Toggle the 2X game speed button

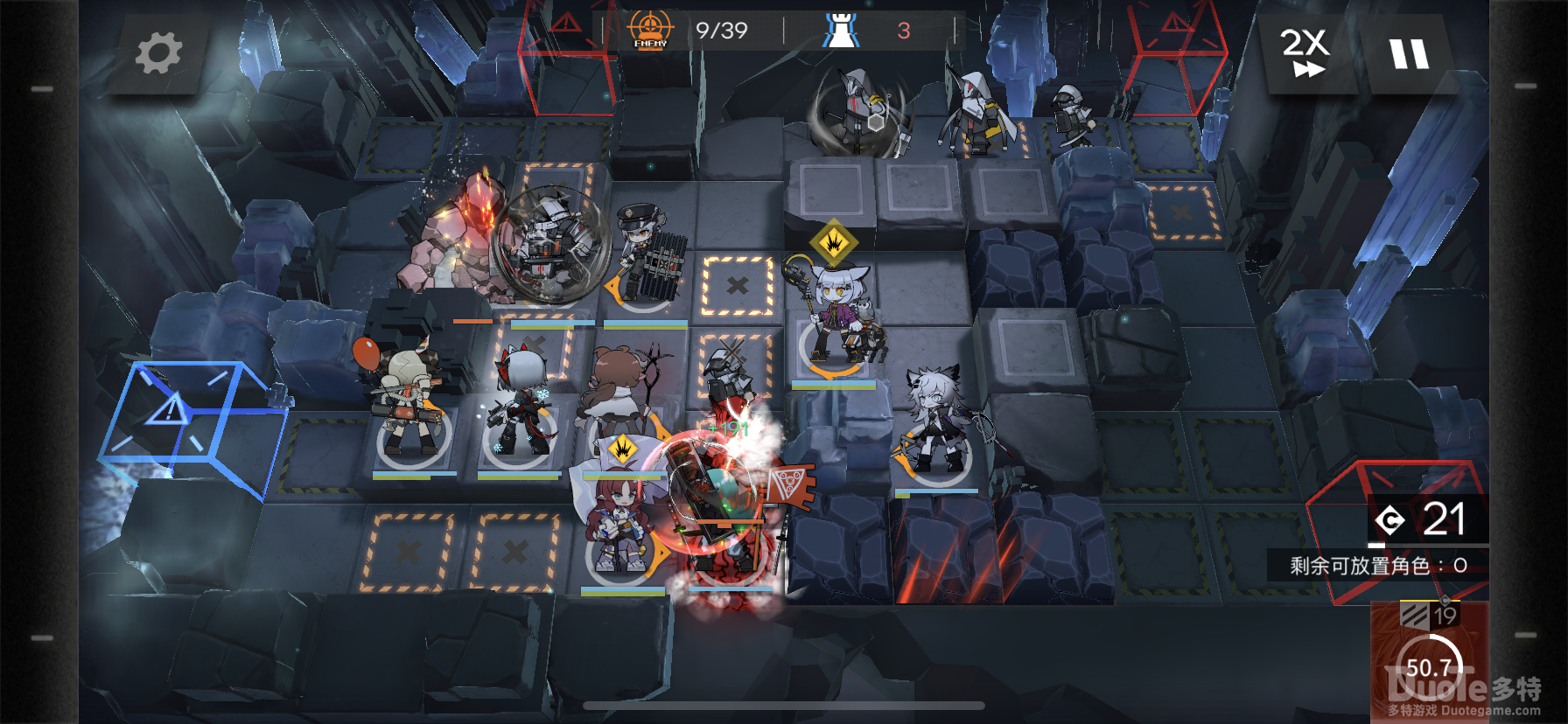[x=1305, y=52]
